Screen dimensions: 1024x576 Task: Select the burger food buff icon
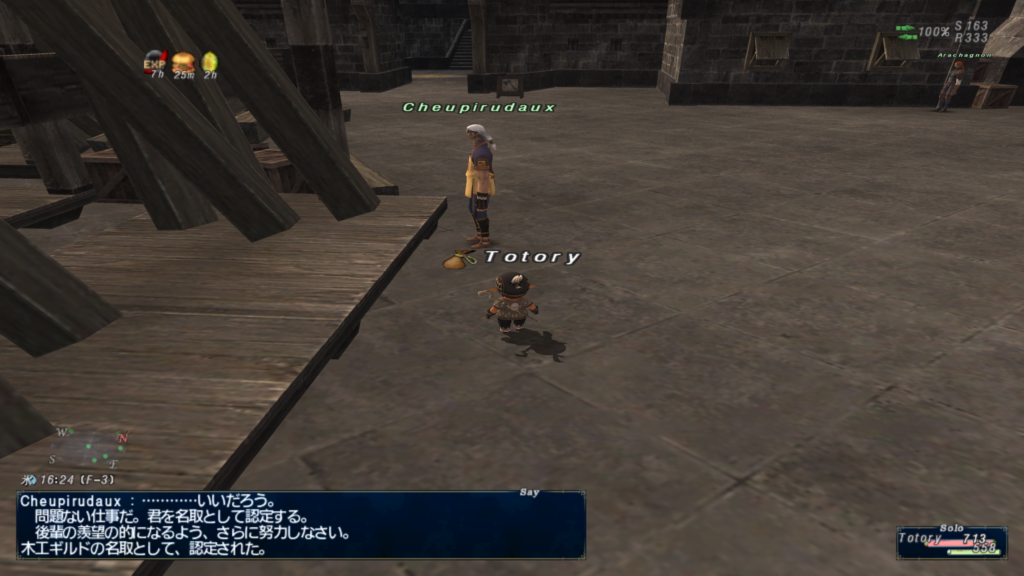(x=183, y=62)
